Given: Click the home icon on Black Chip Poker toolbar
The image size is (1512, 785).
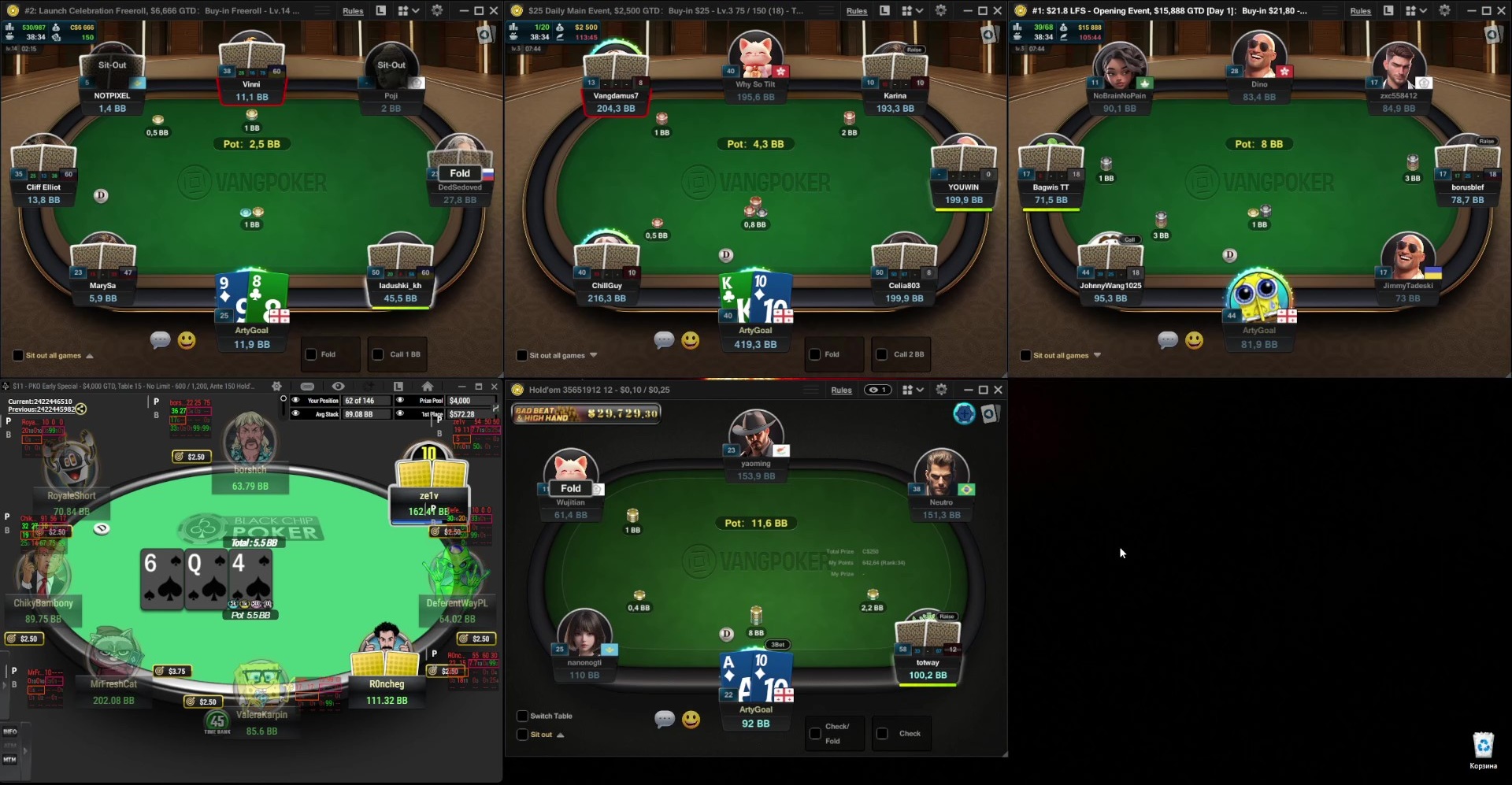Looking at the screenshot, I should 428,387.
